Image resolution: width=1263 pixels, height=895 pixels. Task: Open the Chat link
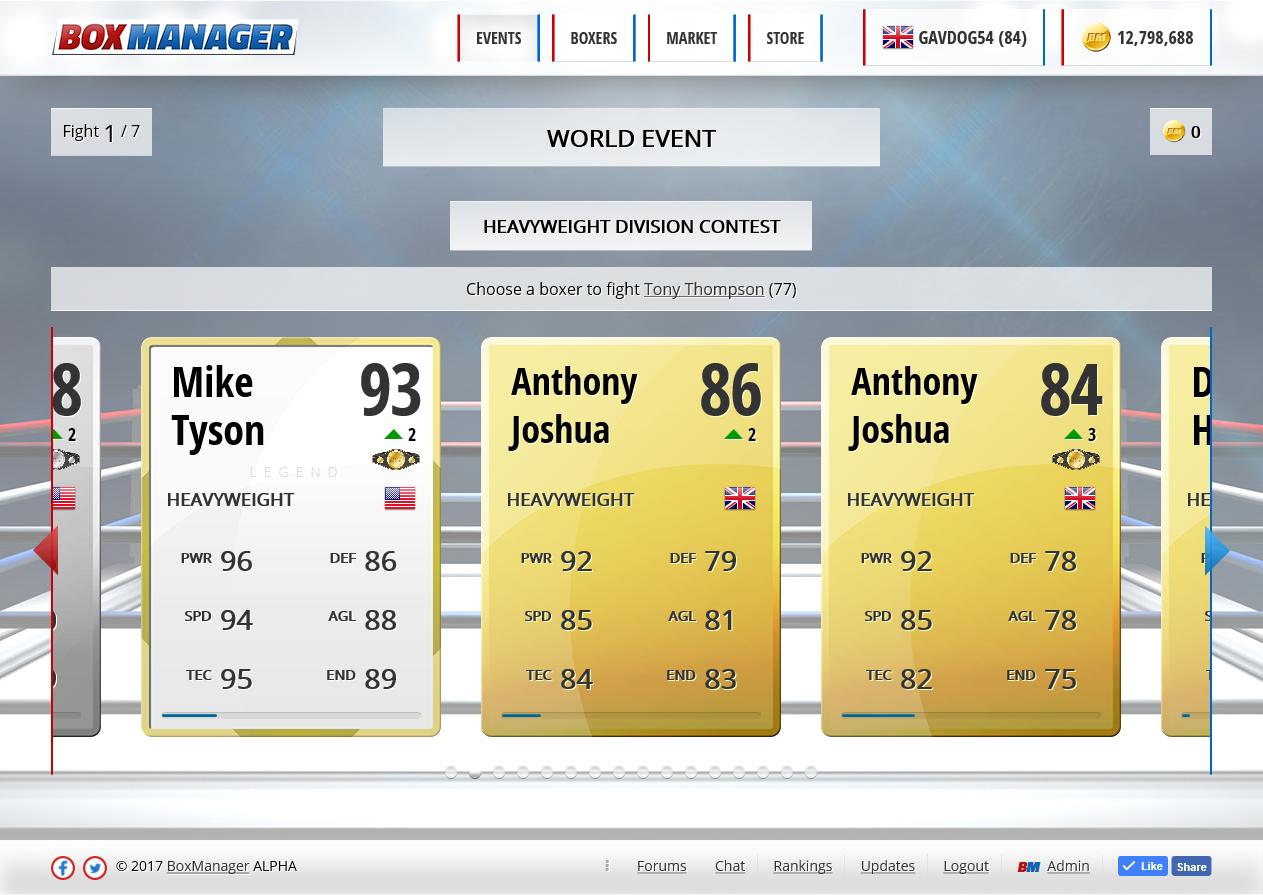729,866
